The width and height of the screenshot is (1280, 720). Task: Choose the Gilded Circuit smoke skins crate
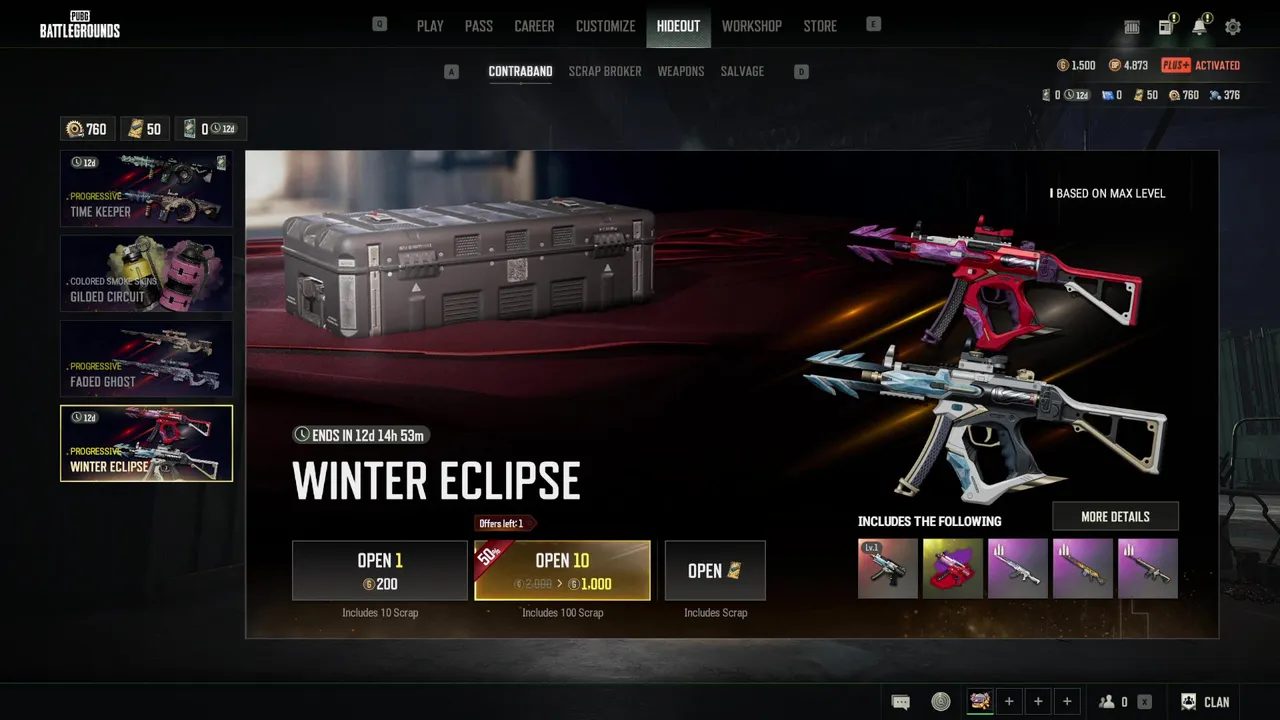146,273
